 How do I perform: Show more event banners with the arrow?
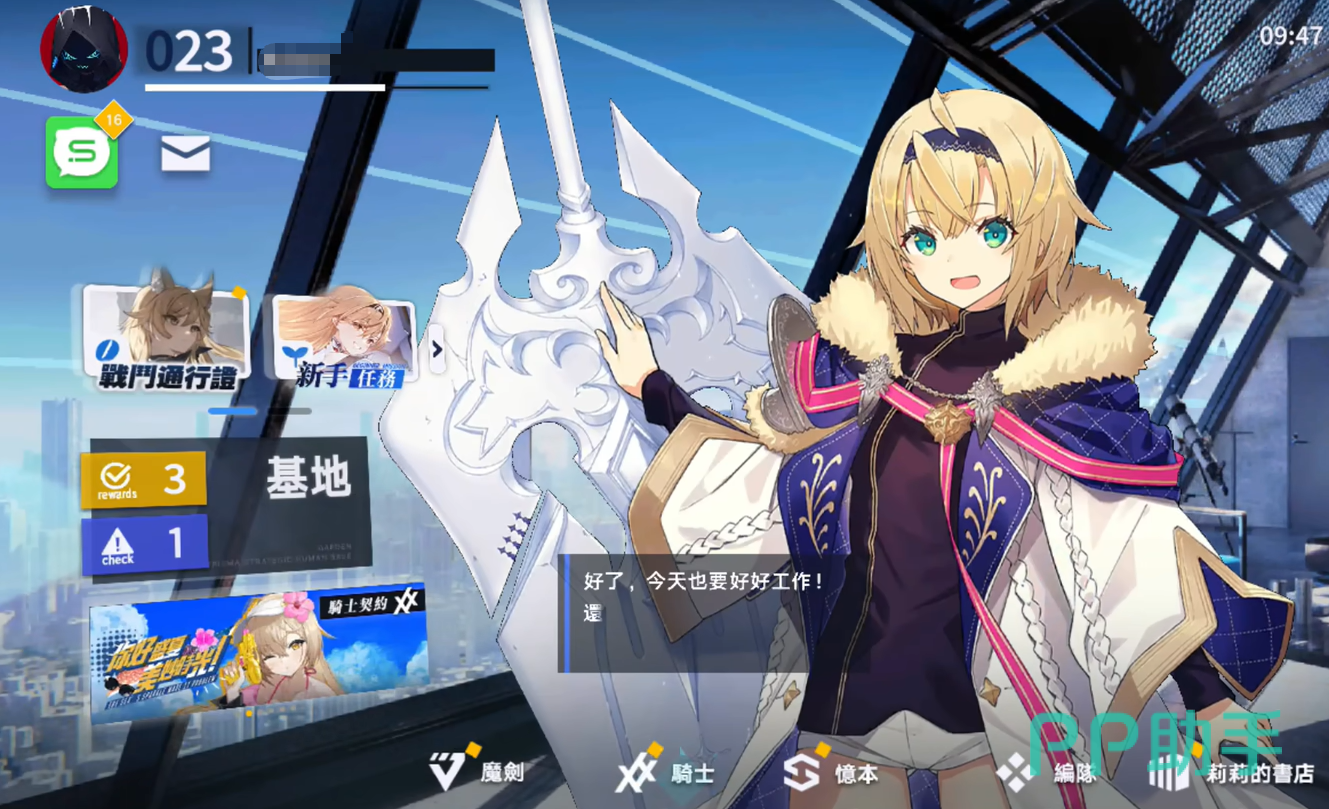pos(437,349)
